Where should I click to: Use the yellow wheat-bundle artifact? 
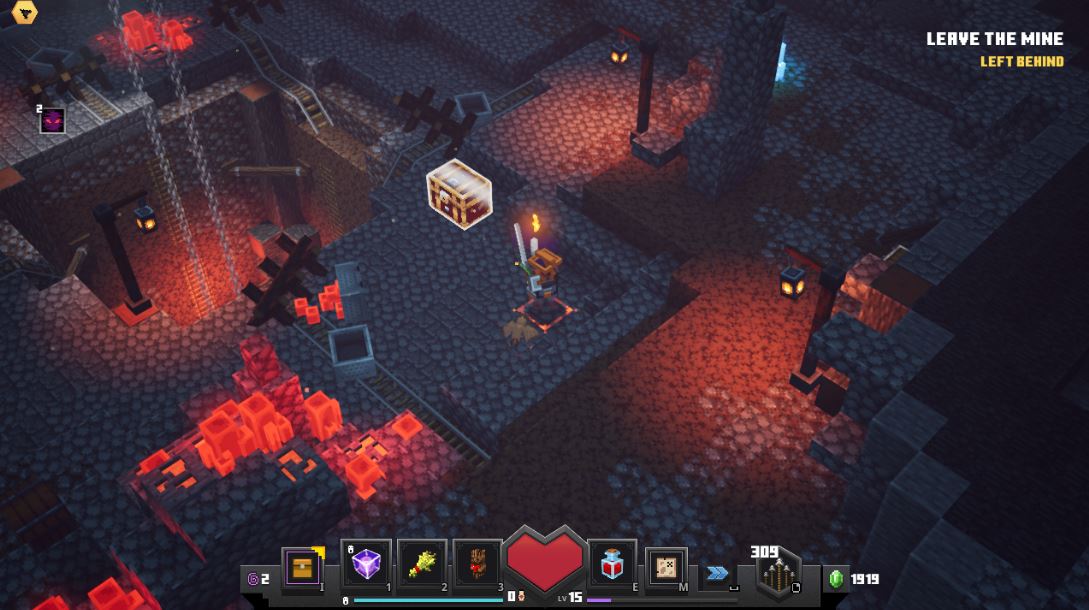coord(421,565)
